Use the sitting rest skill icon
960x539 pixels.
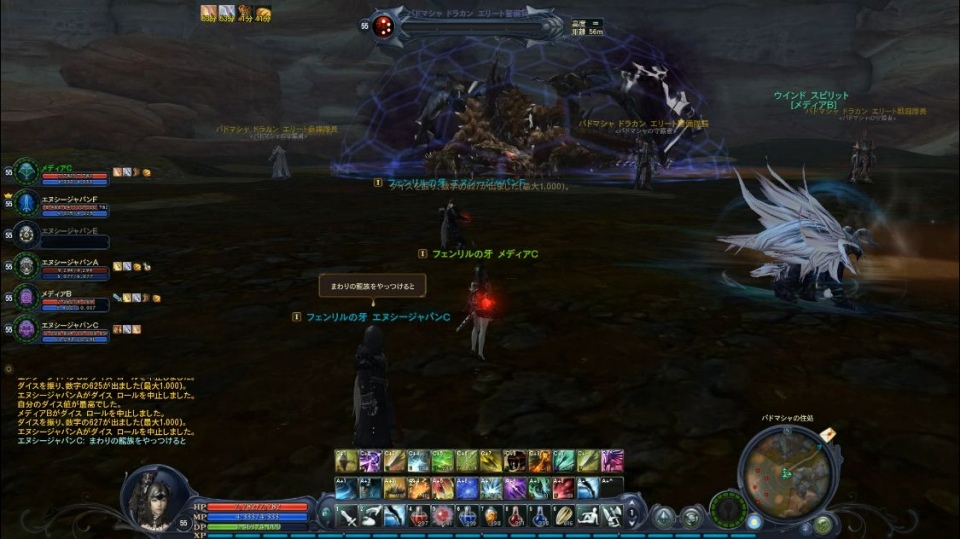coord(589,515)
